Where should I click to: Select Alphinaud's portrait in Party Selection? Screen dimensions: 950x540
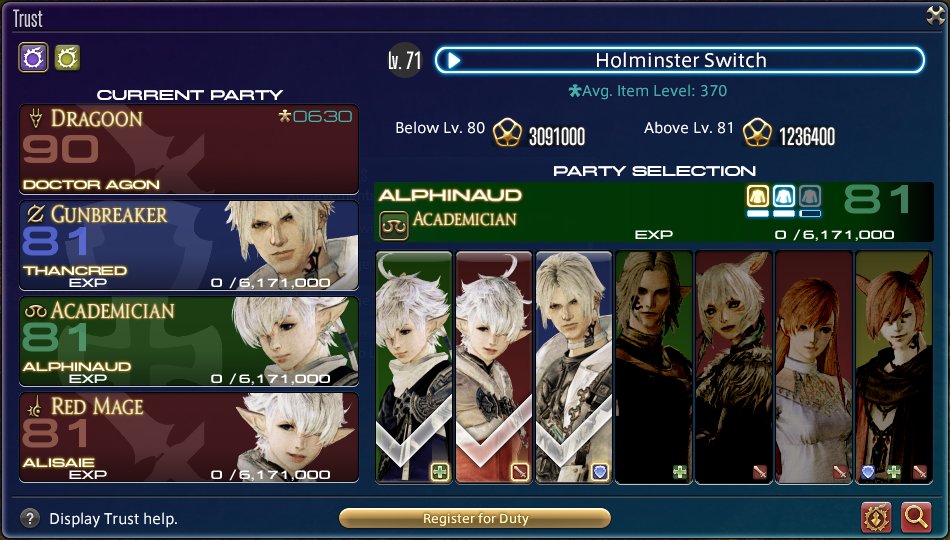pyautogui.click(x=414, y=367)
